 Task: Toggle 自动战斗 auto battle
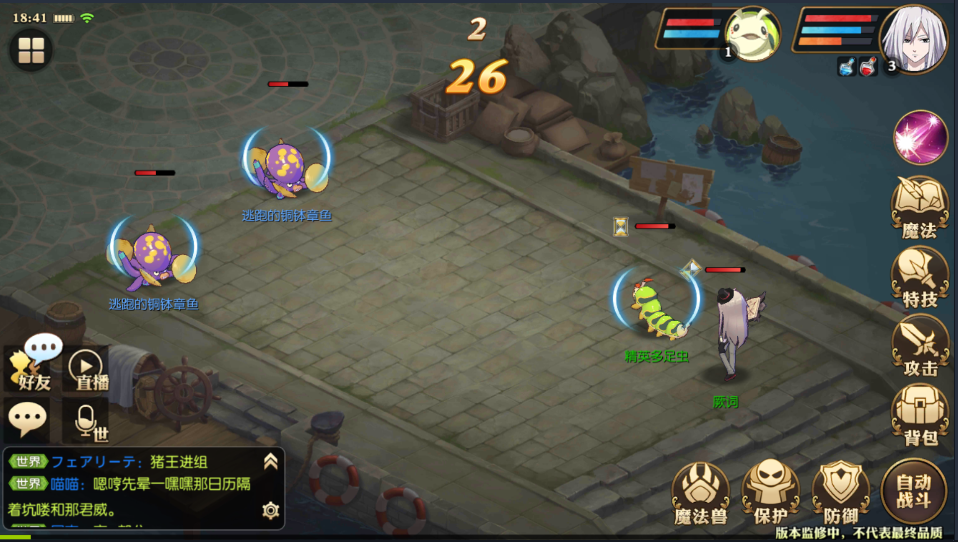(x=914, y=490)
